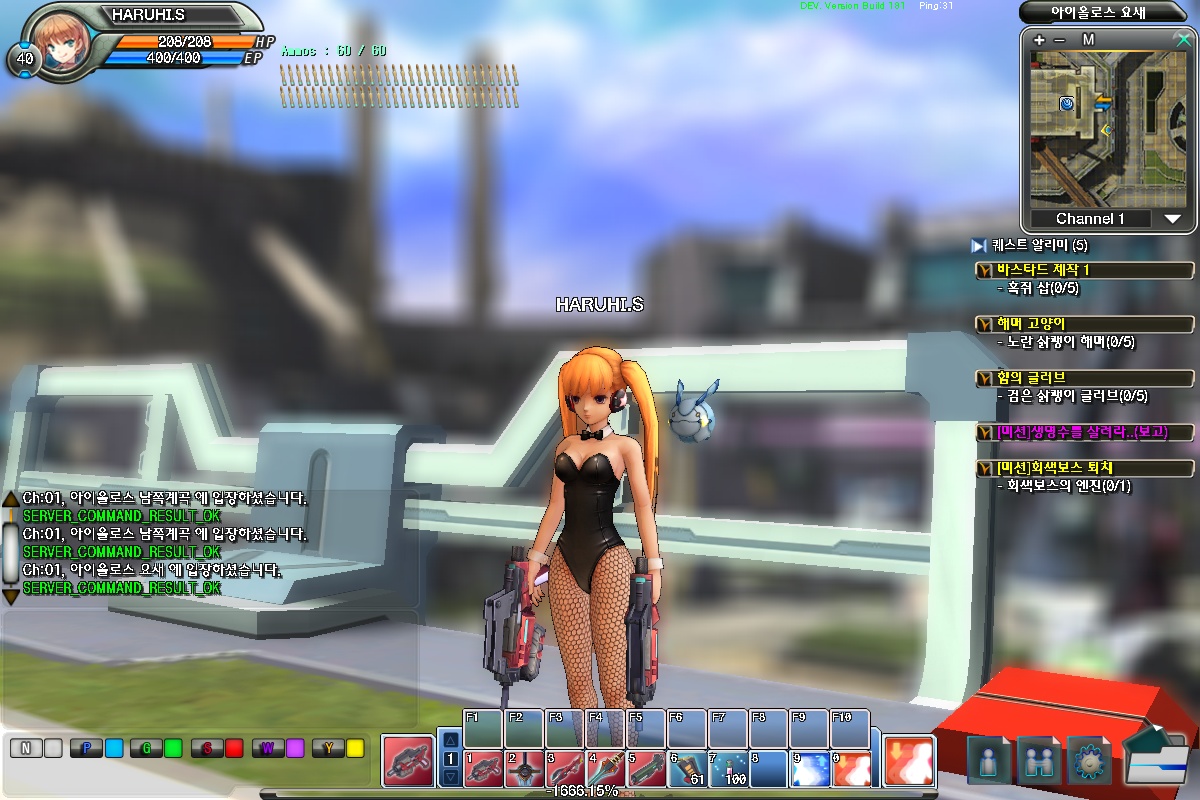
Task: Close the minimap panel
Action: pos(1184,40)
